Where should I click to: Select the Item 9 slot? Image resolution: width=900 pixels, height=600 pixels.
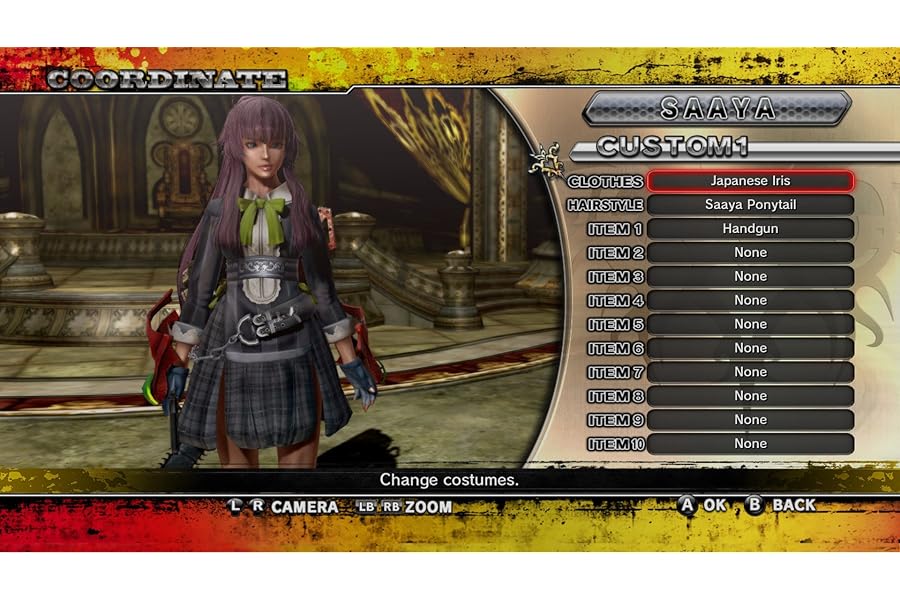pos(750,420)
